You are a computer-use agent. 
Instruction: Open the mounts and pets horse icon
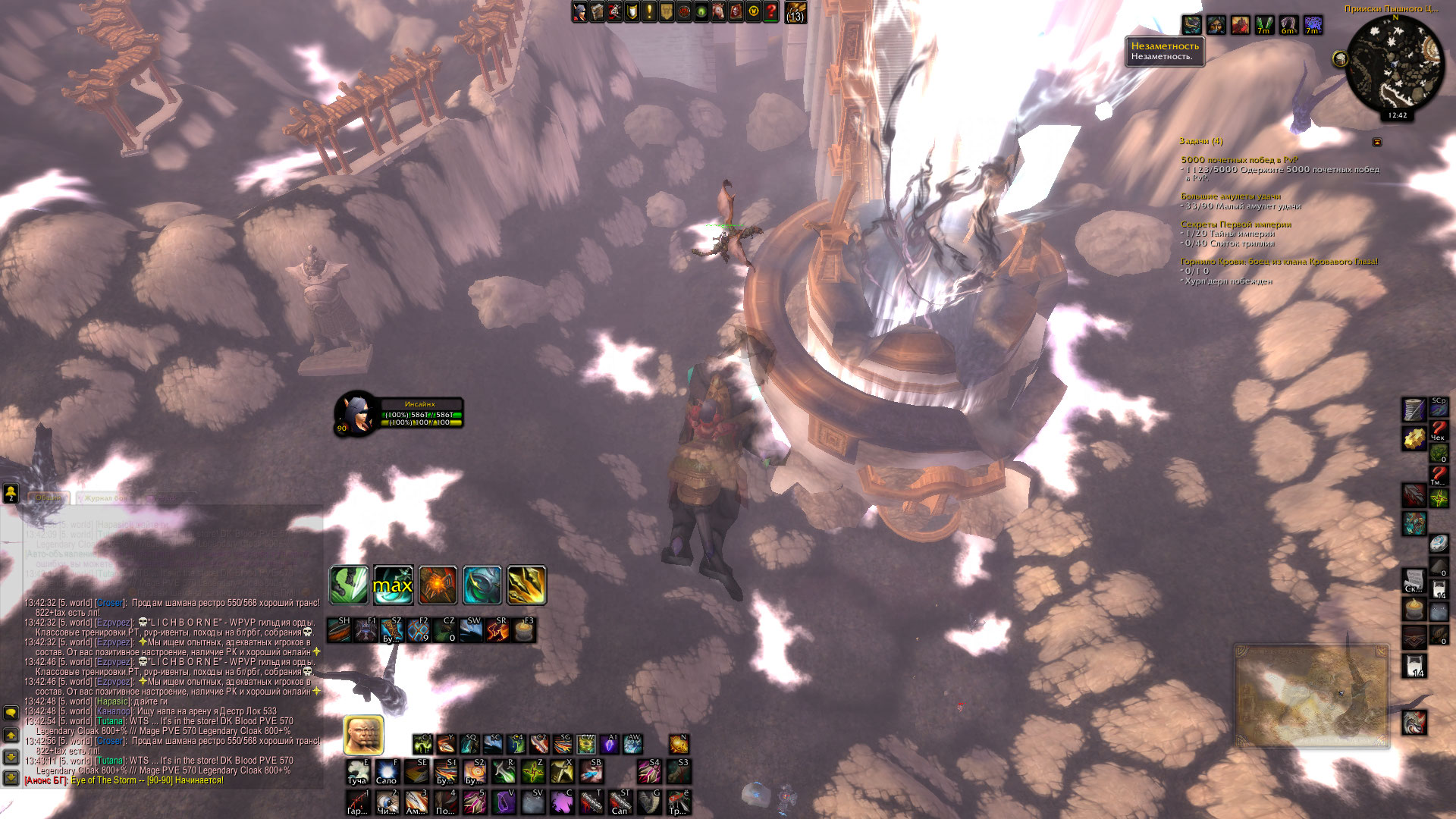[x=718, y=11]
